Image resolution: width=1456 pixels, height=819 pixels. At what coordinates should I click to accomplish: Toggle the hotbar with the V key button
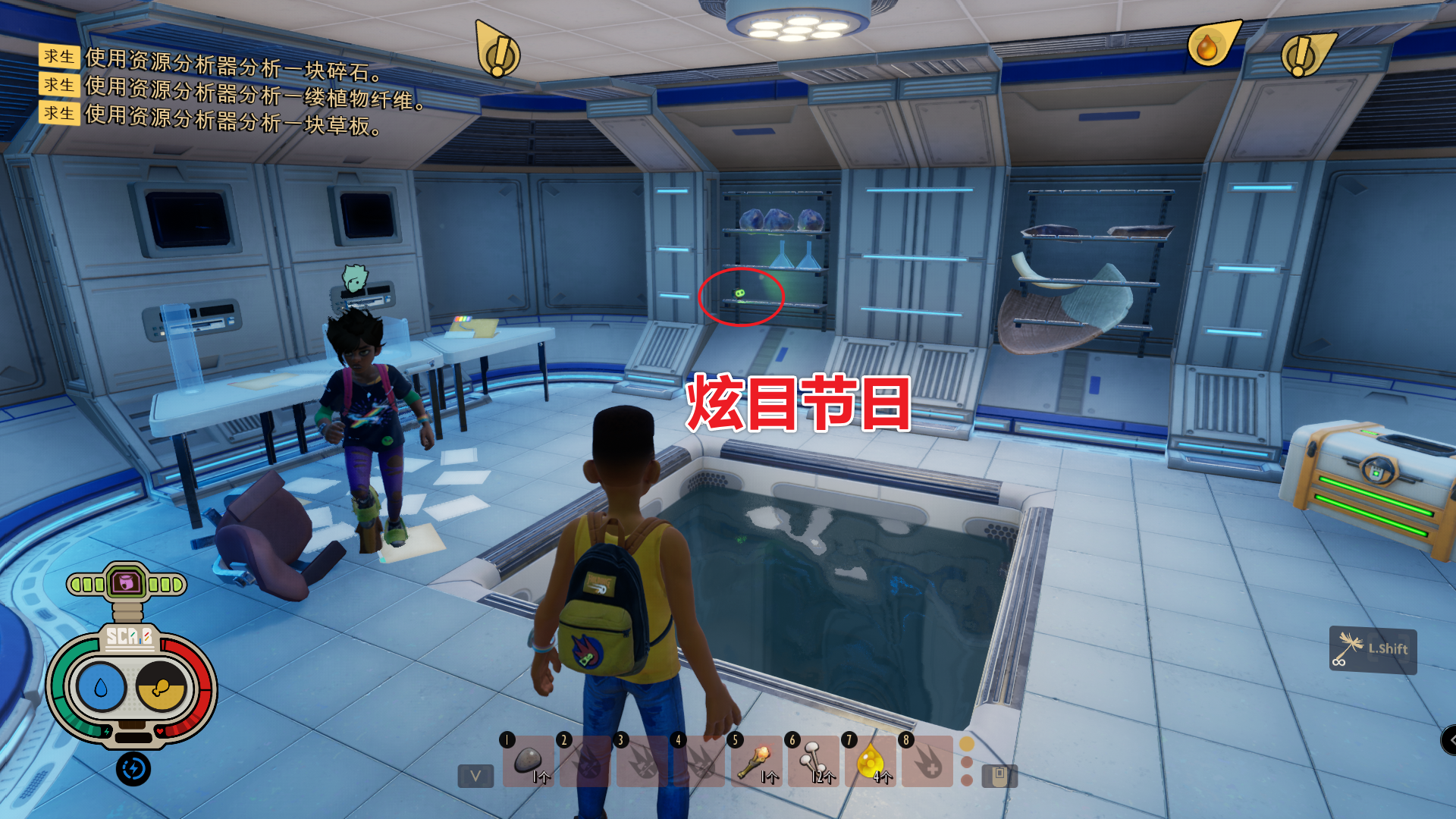(474, 777)
